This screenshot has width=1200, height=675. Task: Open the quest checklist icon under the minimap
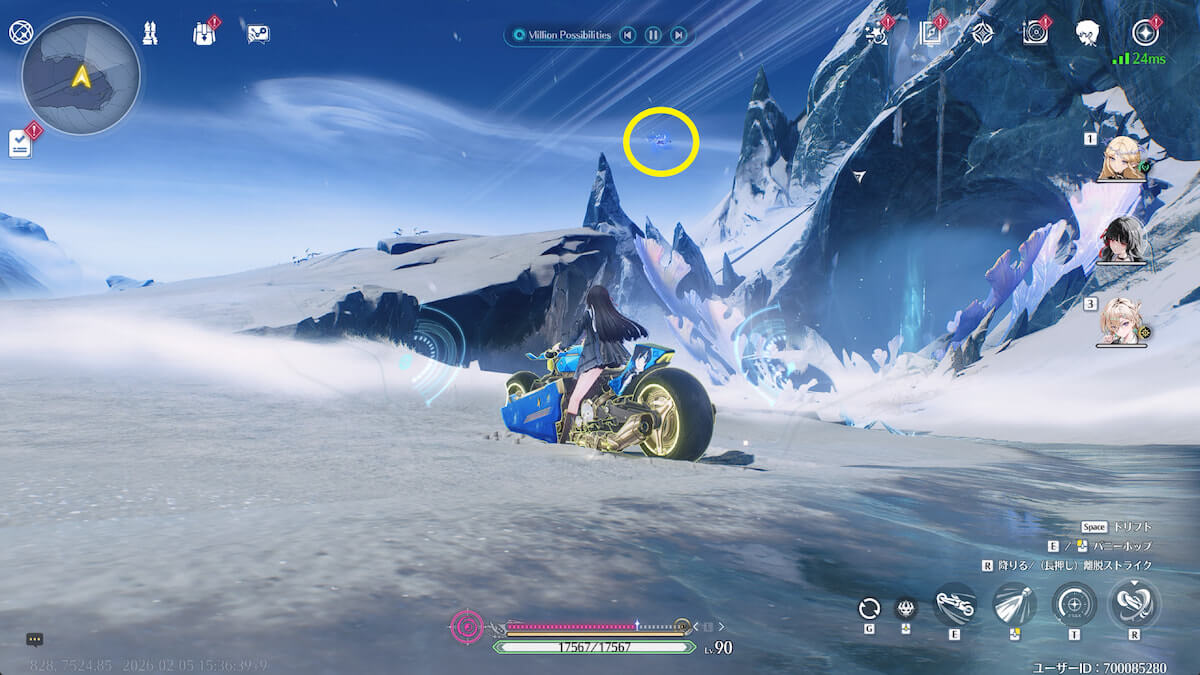(x=20, y=144)
